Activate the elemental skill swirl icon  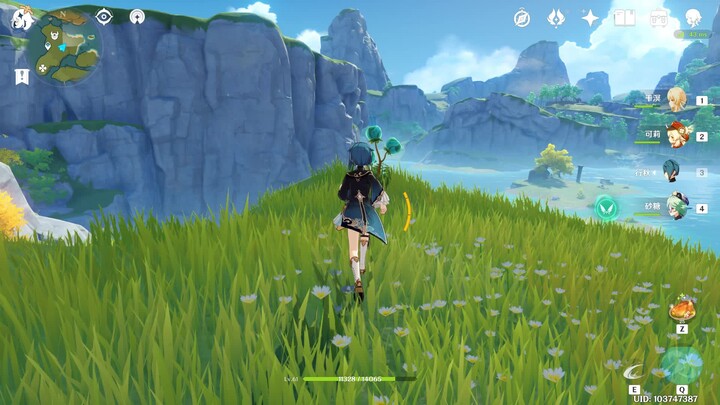[x=633, y=372]
